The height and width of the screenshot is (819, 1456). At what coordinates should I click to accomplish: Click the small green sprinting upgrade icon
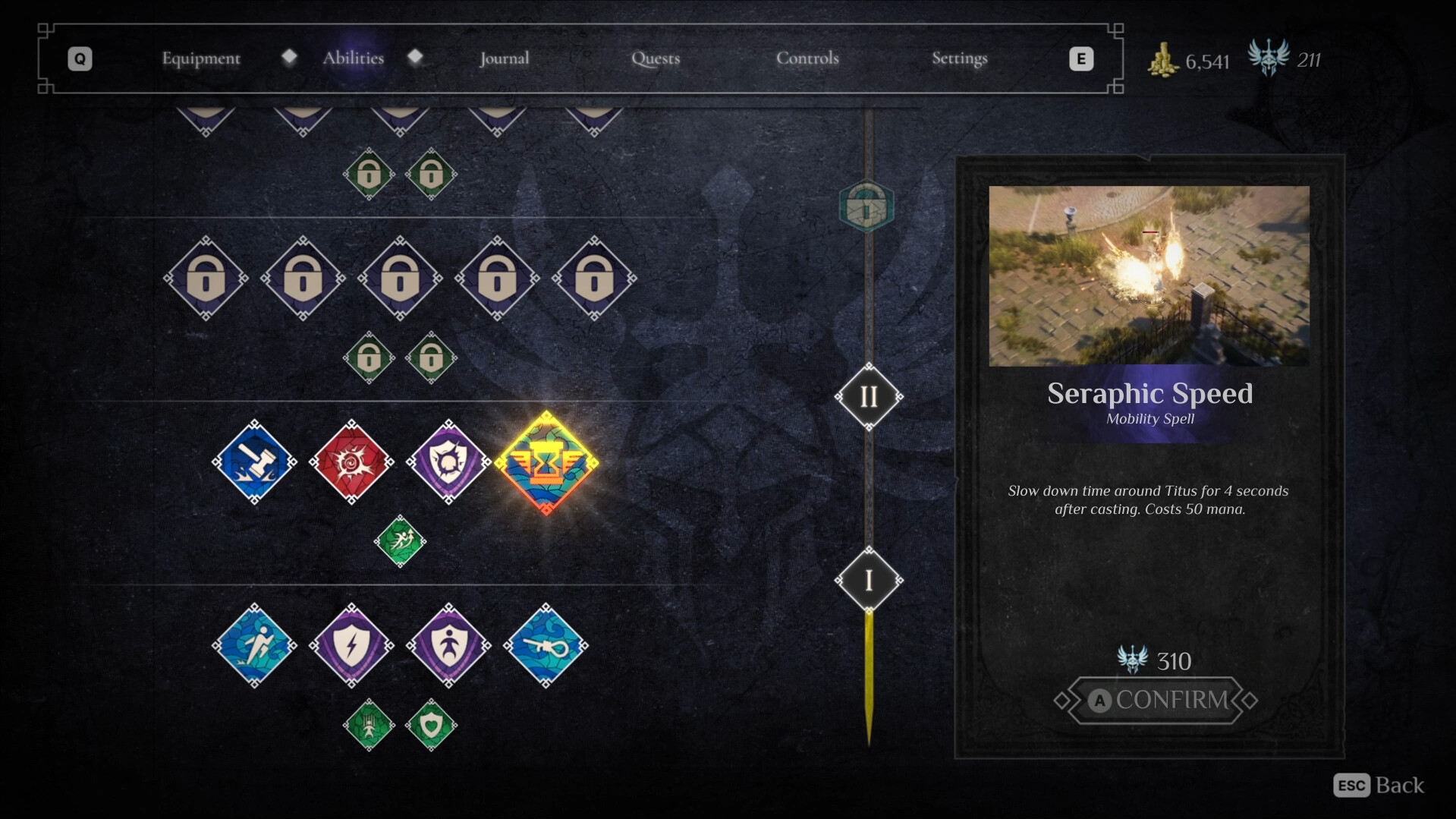[400, 541]
